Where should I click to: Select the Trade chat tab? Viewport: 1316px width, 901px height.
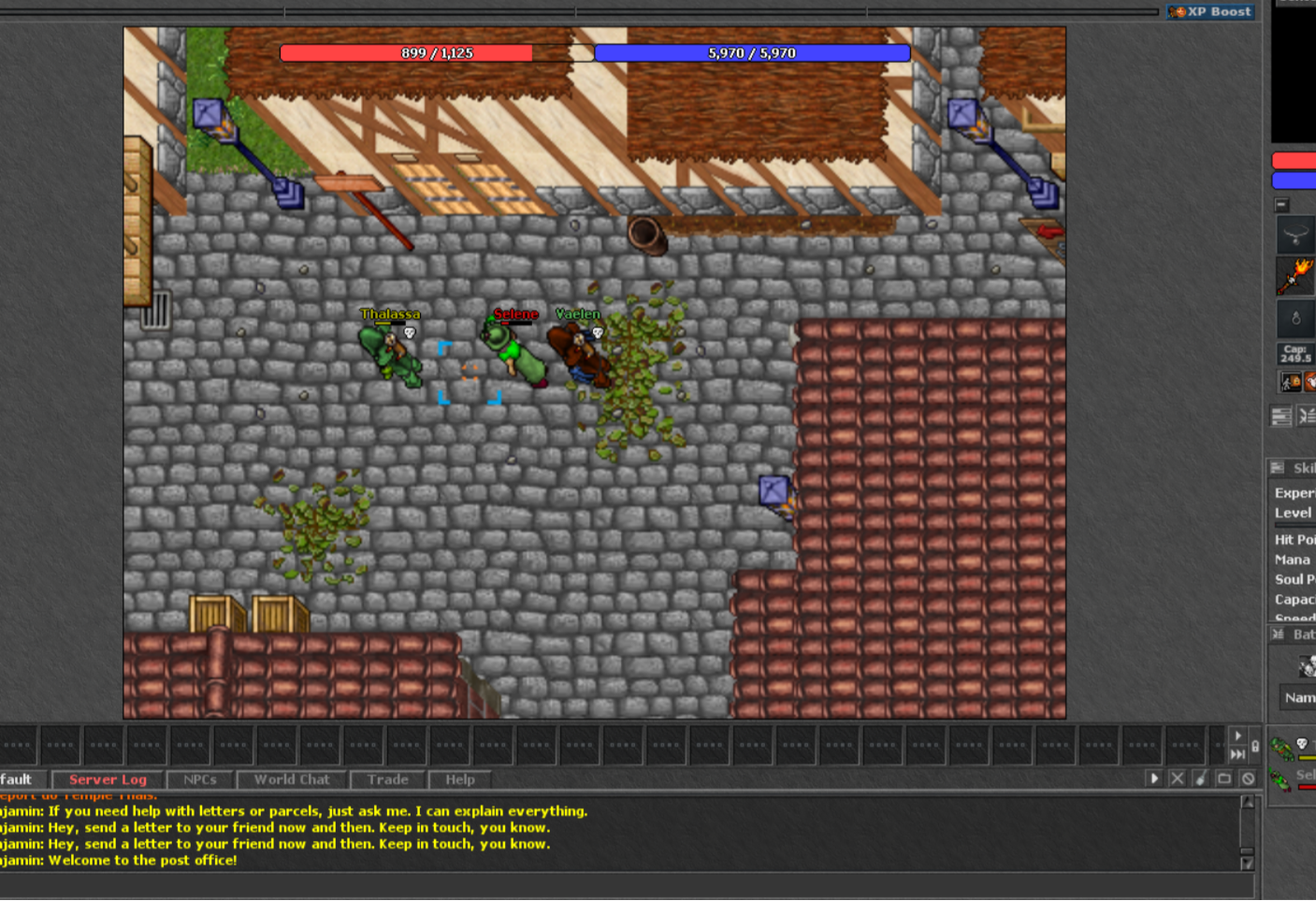[x=387, y=779]
